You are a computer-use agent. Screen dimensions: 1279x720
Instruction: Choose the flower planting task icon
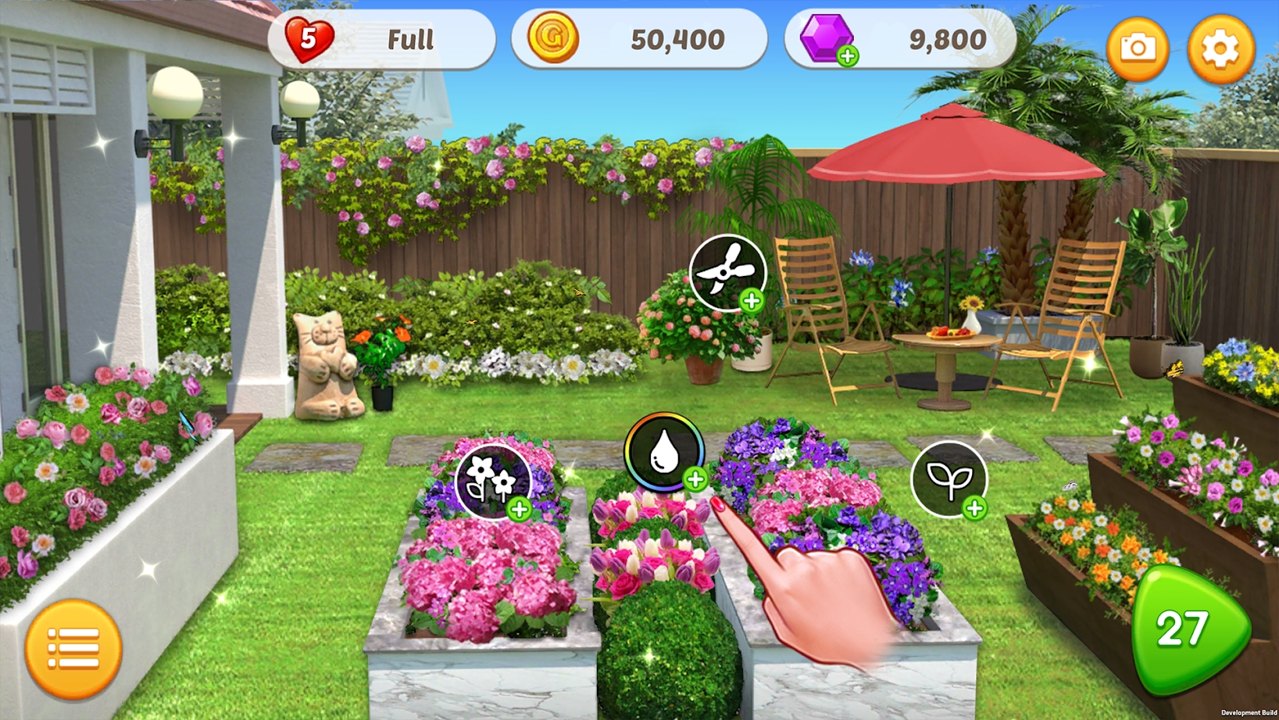click(493, 481)
